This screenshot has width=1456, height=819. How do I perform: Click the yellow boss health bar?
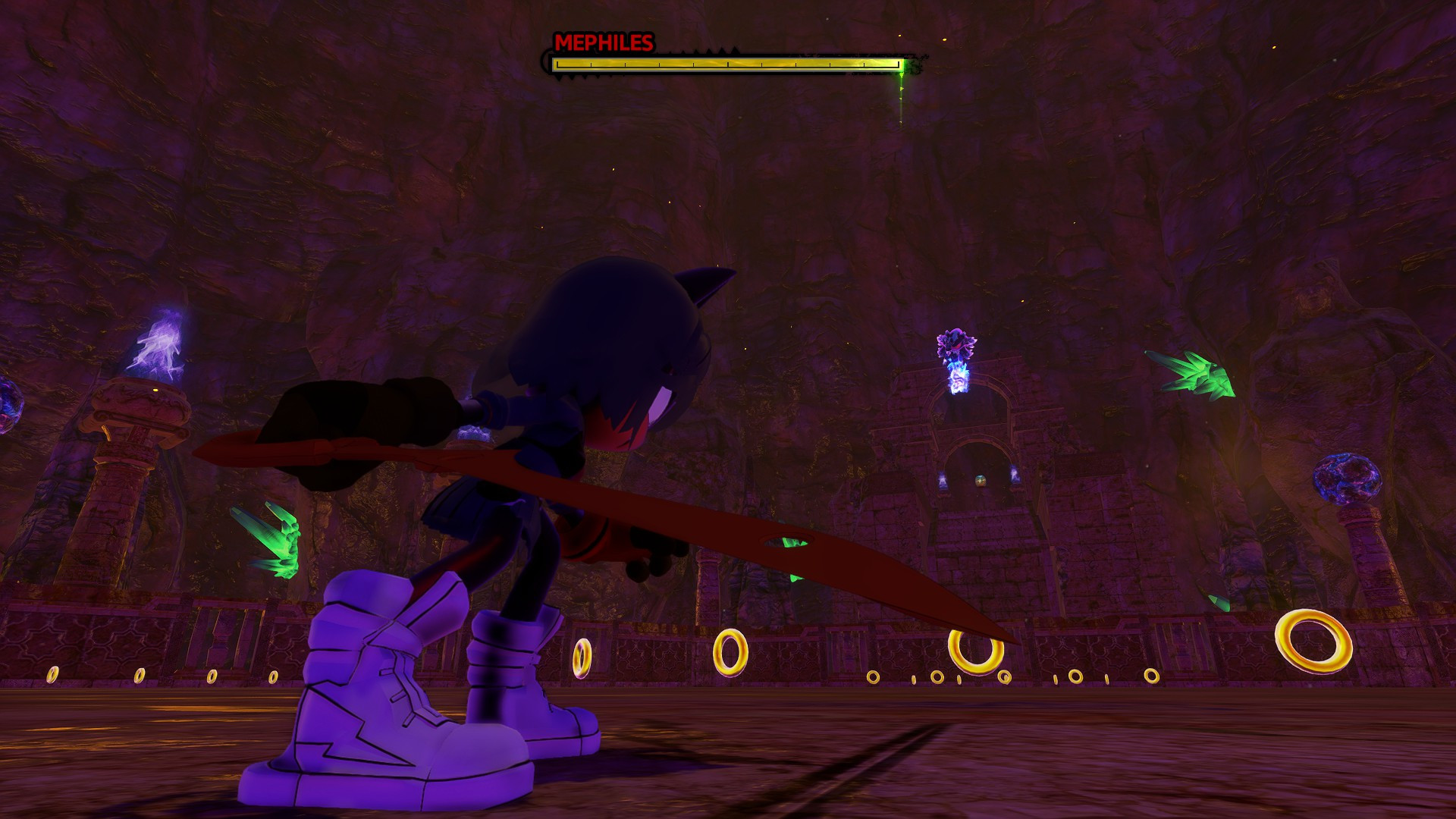coord(720,65)
